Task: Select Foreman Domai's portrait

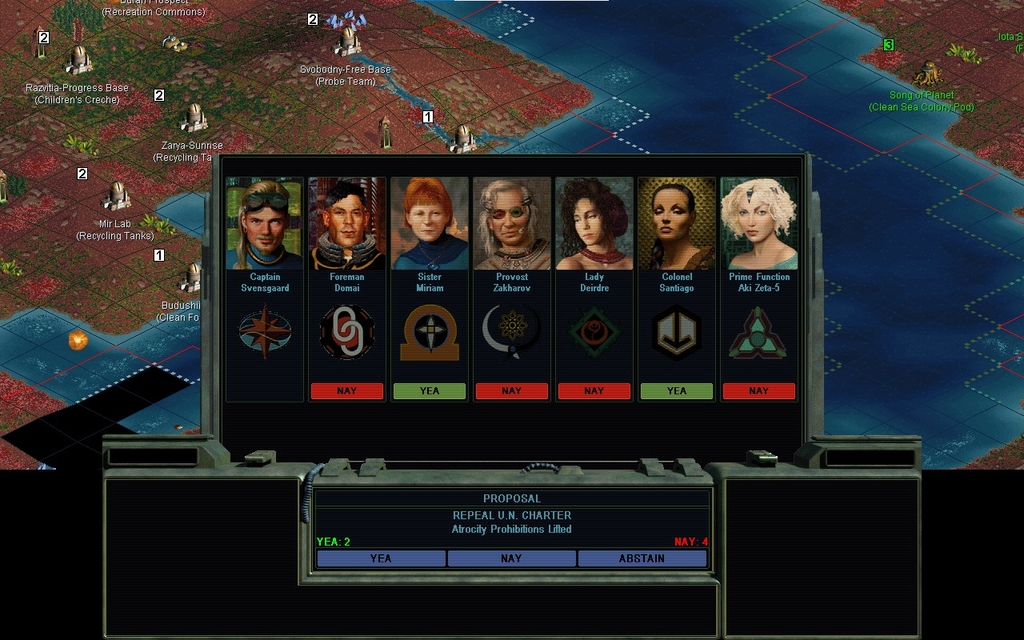Action: tap(347, 224)
